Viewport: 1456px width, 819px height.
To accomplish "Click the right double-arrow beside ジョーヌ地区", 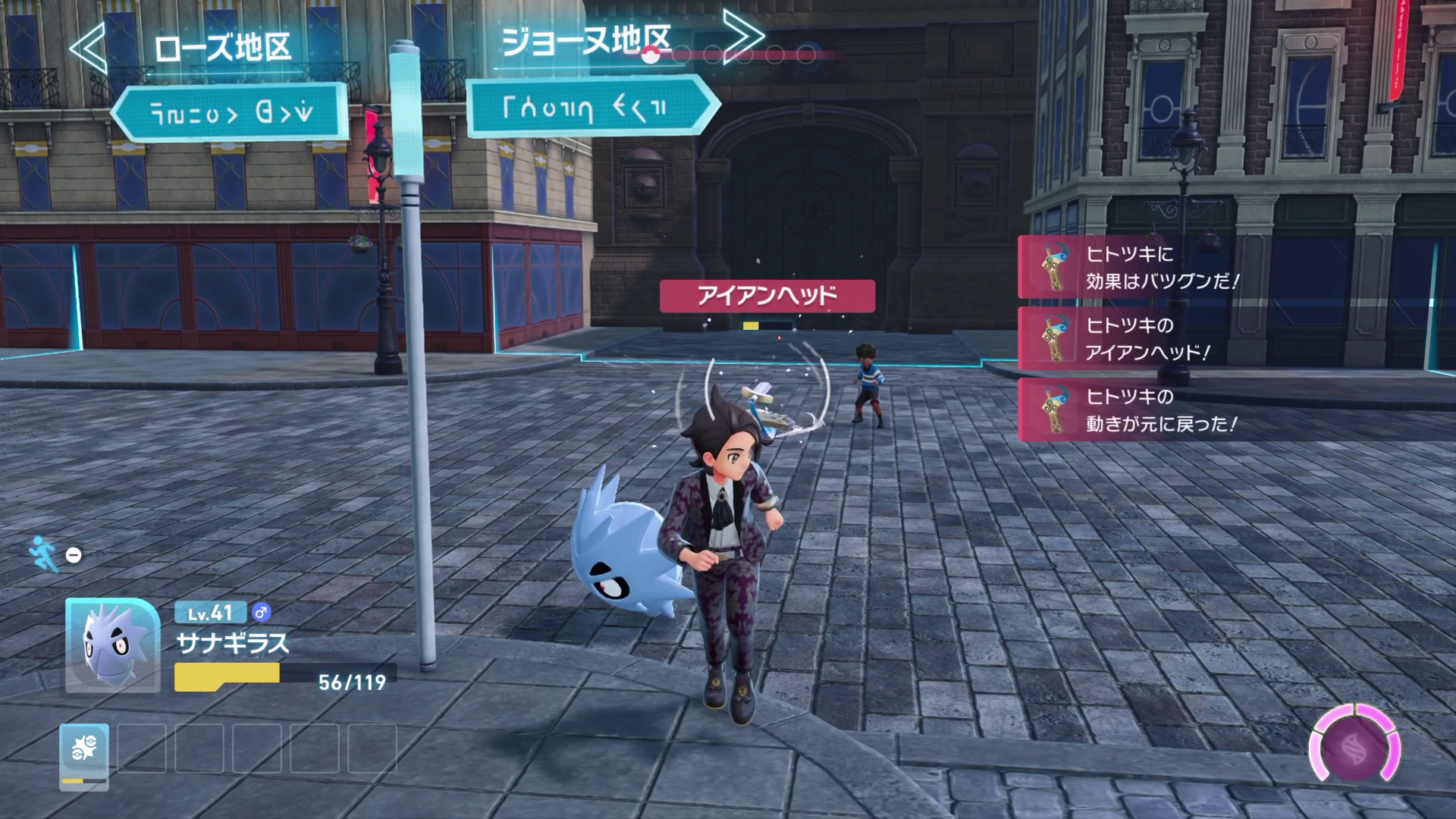I will [742, 36].
